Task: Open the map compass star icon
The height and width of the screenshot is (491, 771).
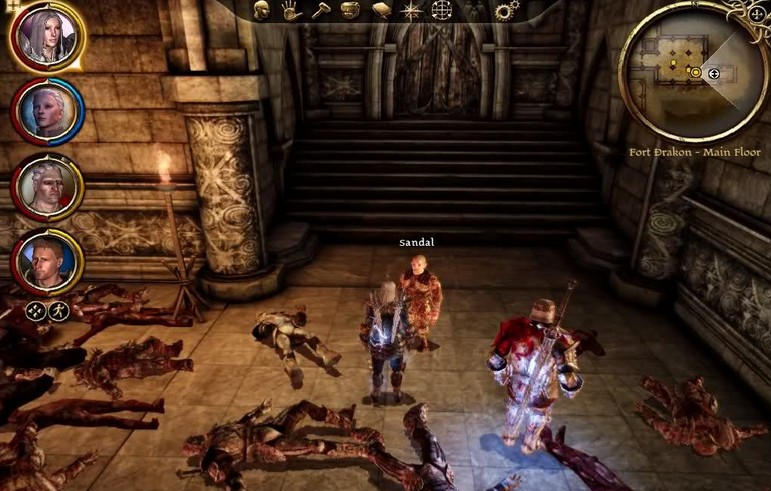Action: tap(411, 11)
